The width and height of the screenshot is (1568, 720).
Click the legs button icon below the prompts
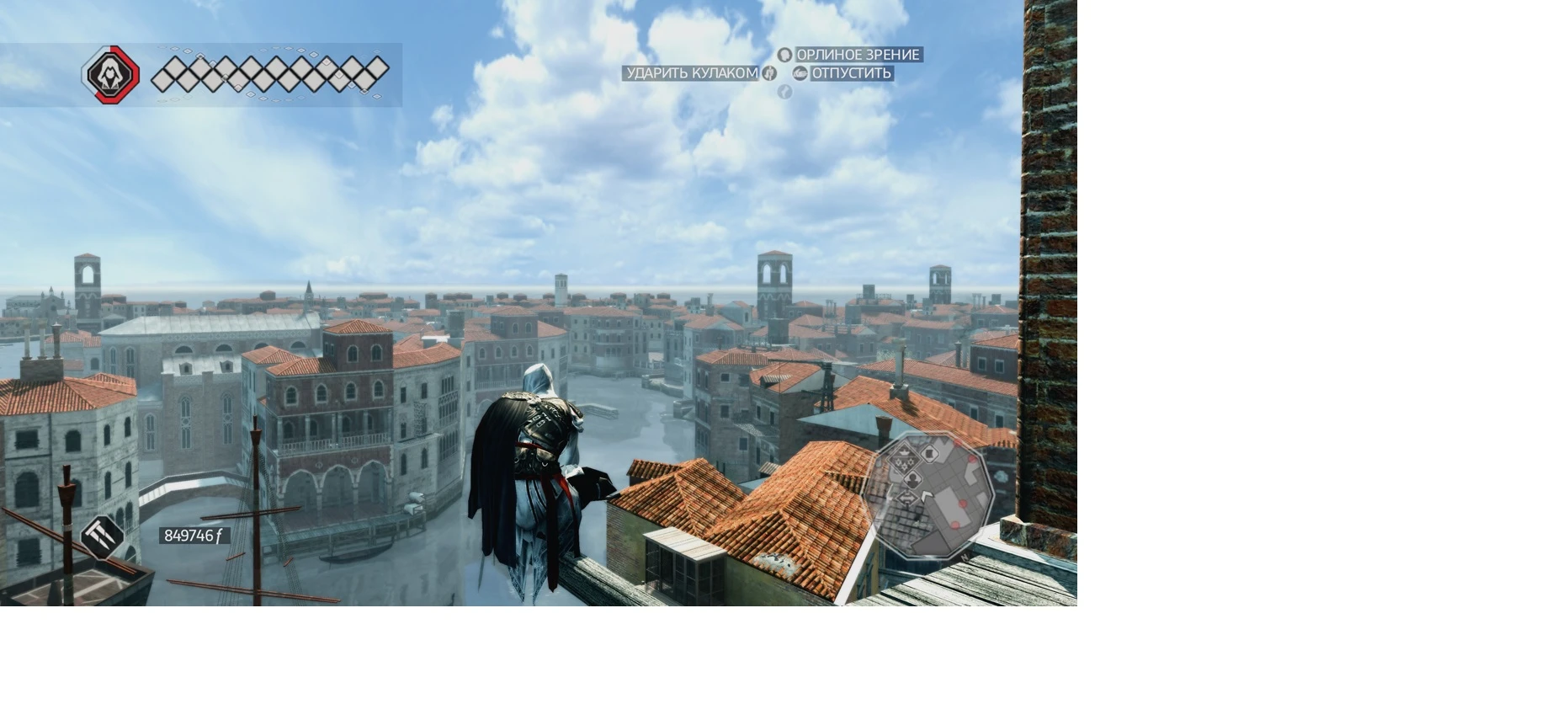(x=784, y=93)
